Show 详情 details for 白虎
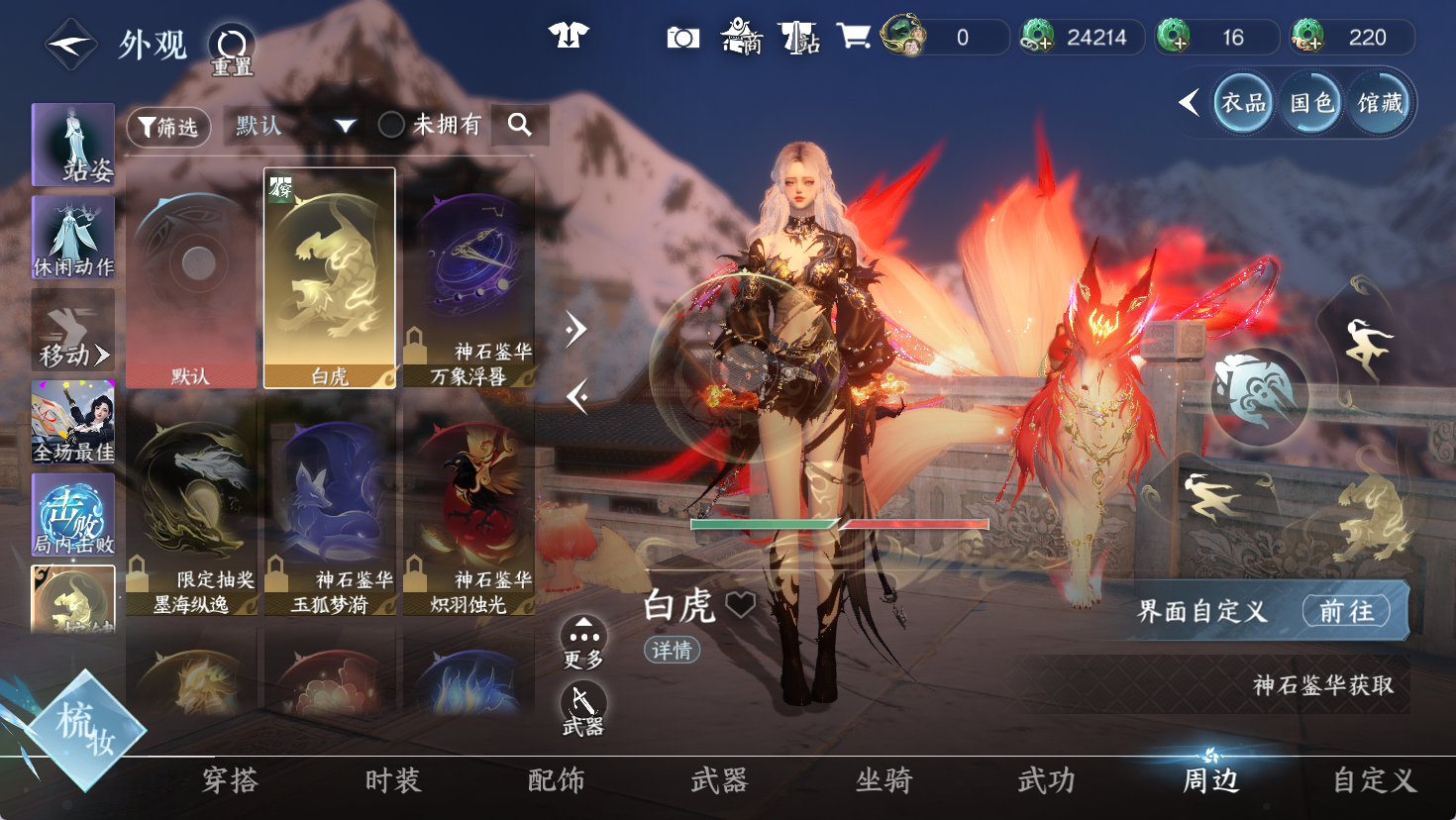 pyautogui.click(x=672, y=650)
